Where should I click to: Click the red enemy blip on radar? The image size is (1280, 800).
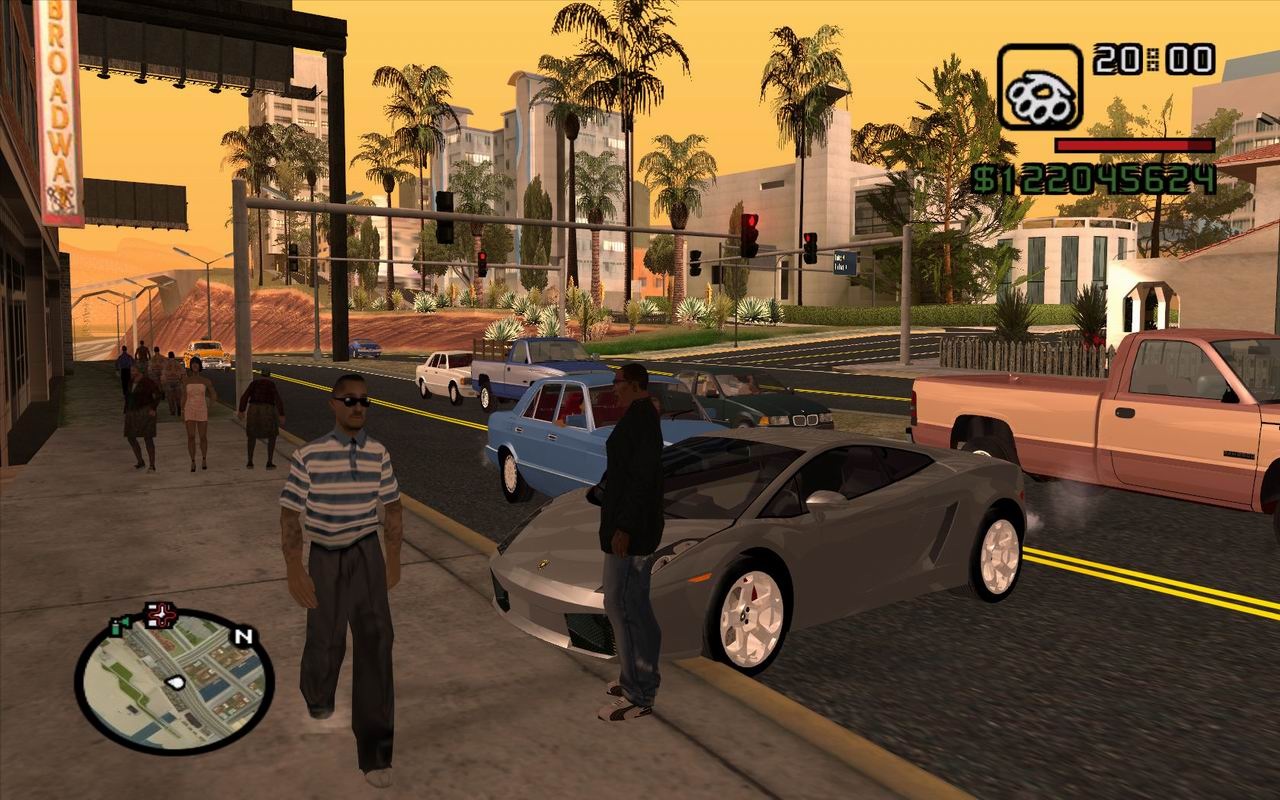point(161,613)
